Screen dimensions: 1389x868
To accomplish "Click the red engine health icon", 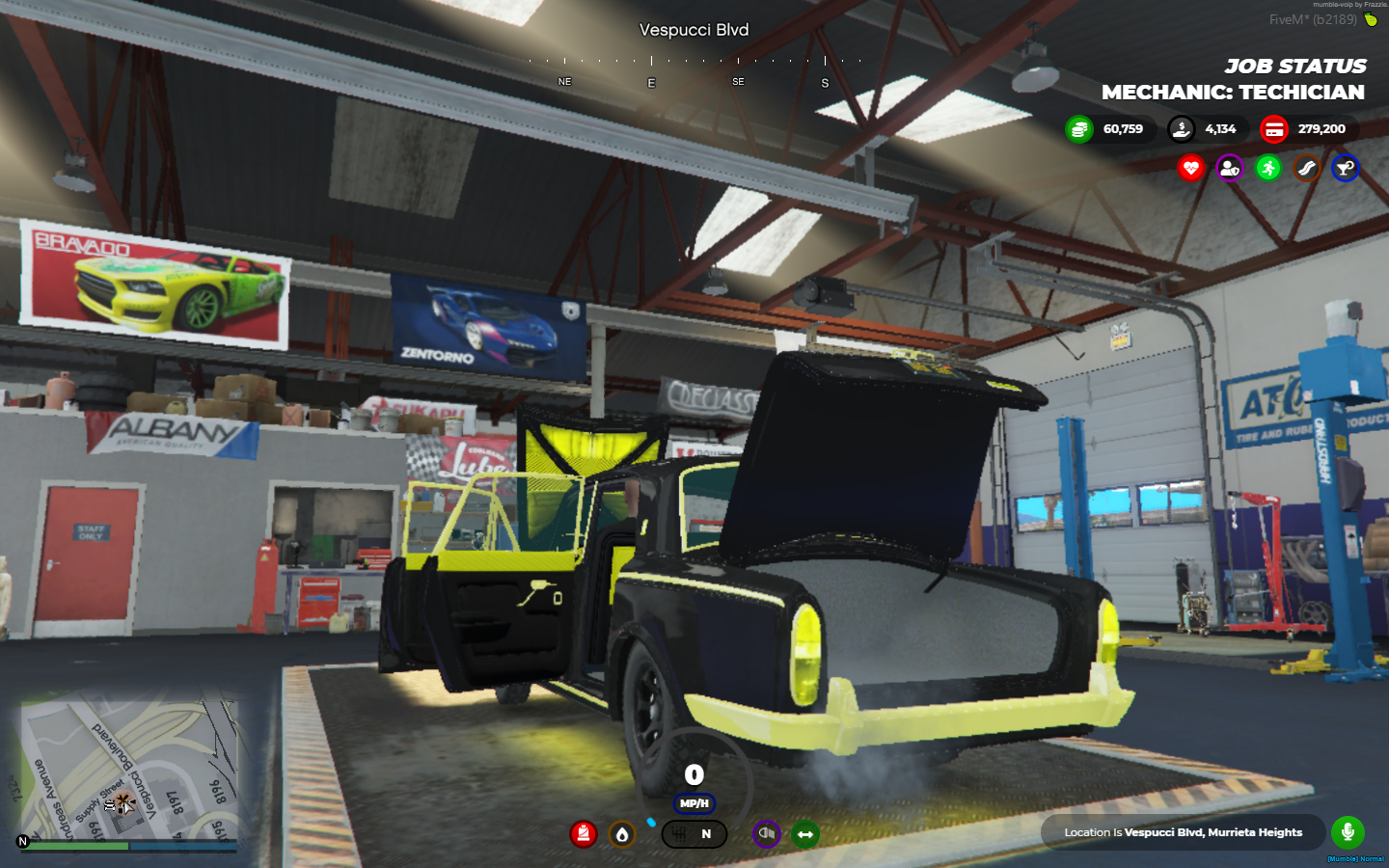I will [x=584, y=834].
